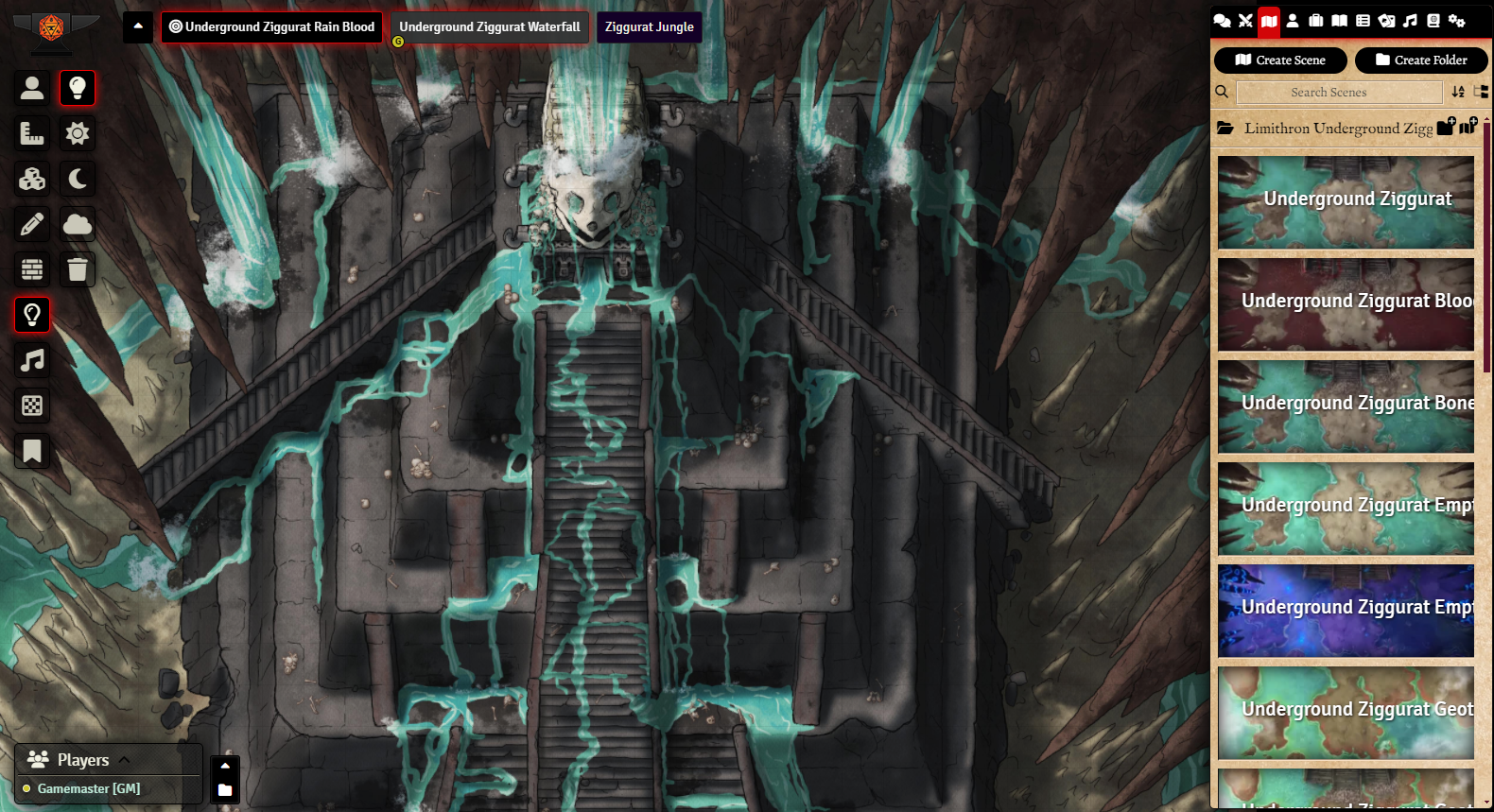Activate the transition to darkness moon tool
1494x812 pixels.
[78, 179]
